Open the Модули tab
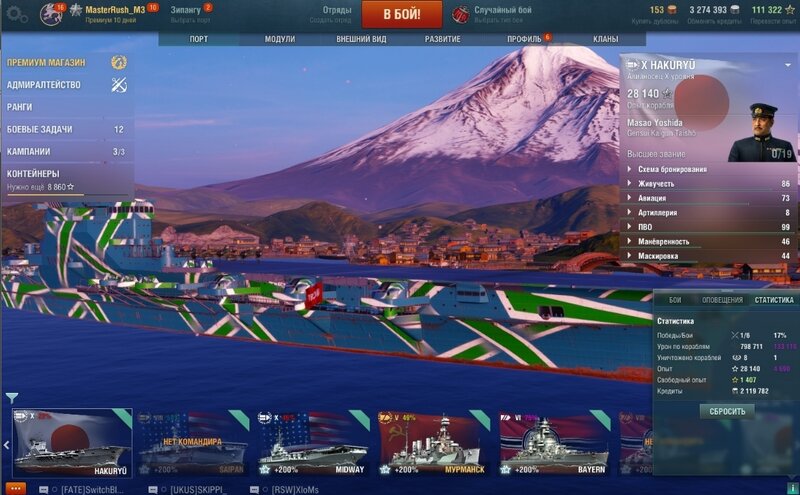The width and height of the screenshot is (800, 495). click(x=279, y=39)
